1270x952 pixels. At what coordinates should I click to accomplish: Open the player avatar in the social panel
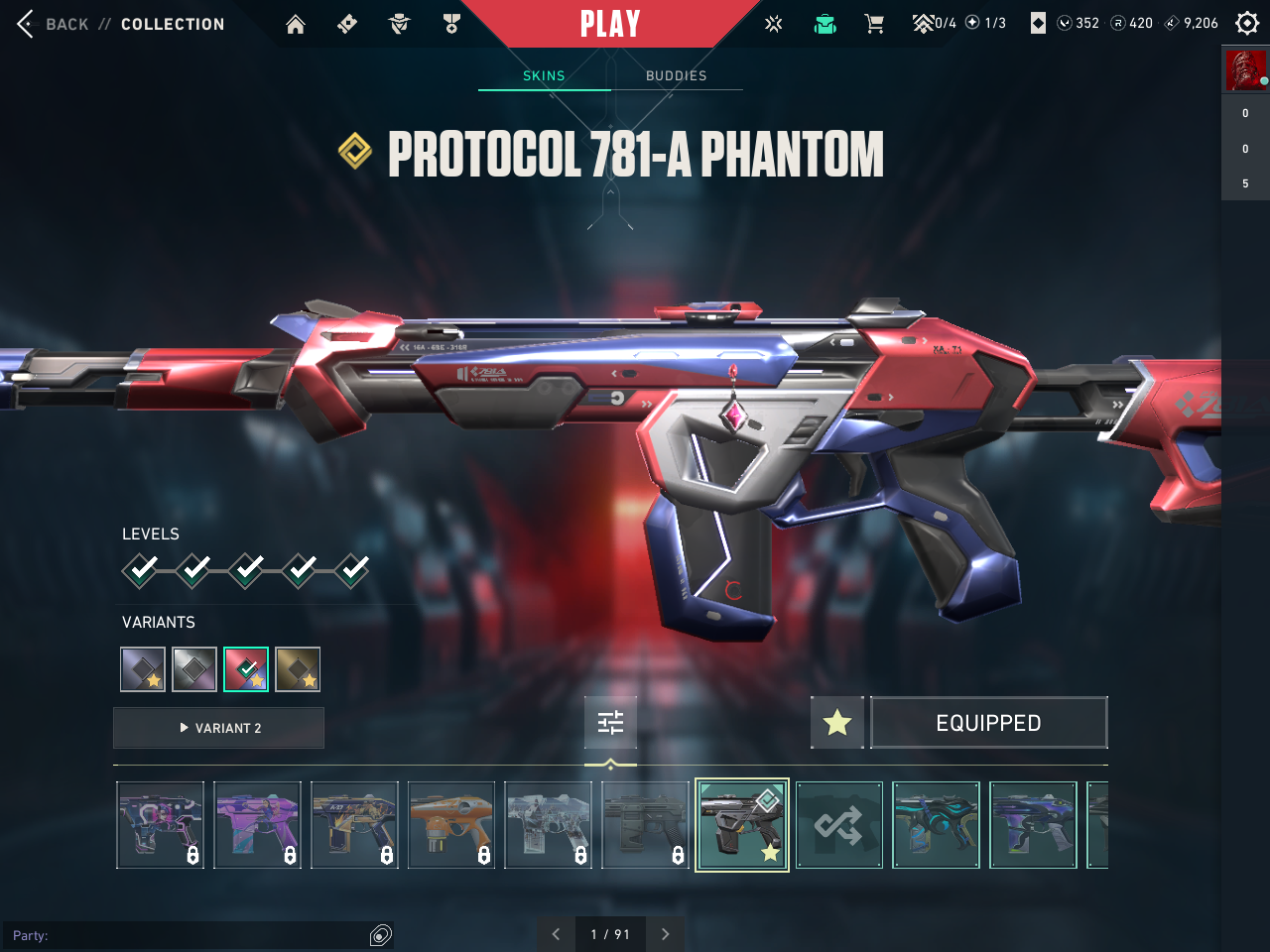point(1245,70)
